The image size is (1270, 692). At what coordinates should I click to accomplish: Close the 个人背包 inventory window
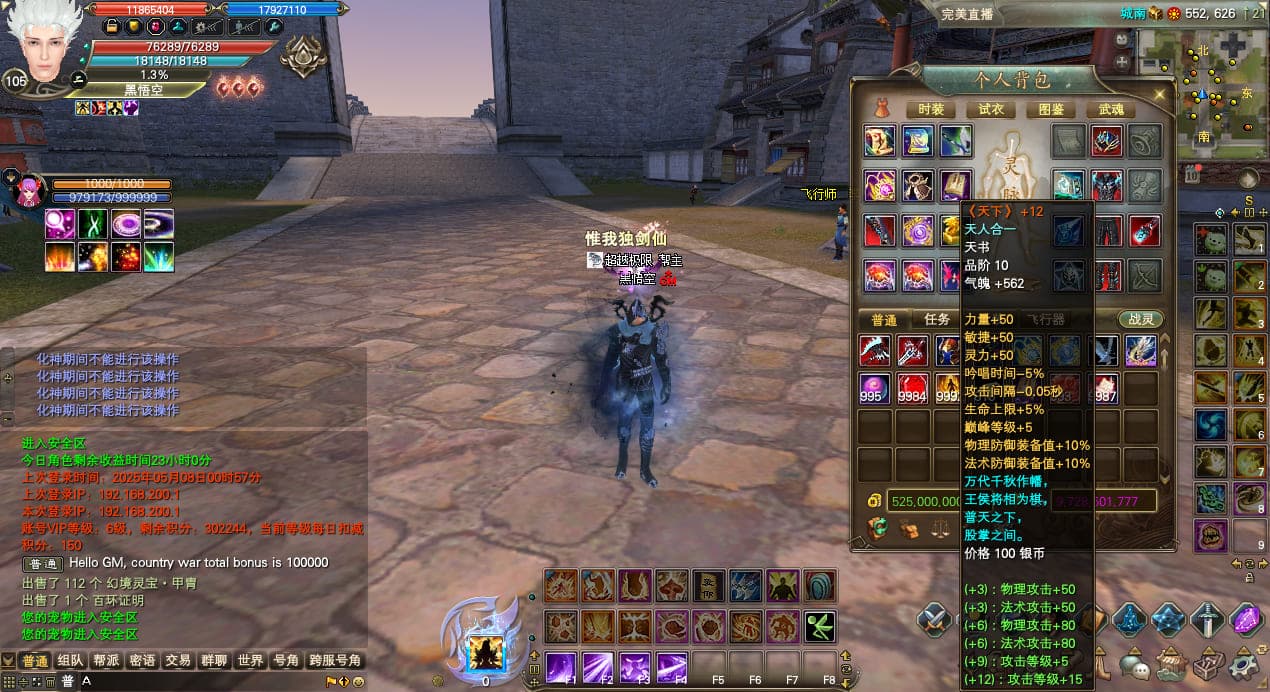(1160, 93)
